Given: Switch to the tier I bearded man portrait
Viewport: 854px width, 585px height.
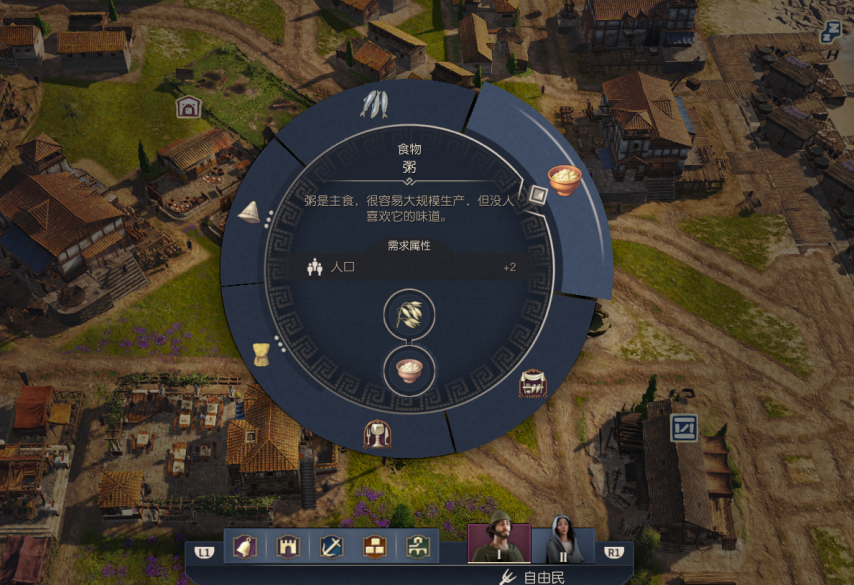Looking at the screenshot, I should point(499,542).
